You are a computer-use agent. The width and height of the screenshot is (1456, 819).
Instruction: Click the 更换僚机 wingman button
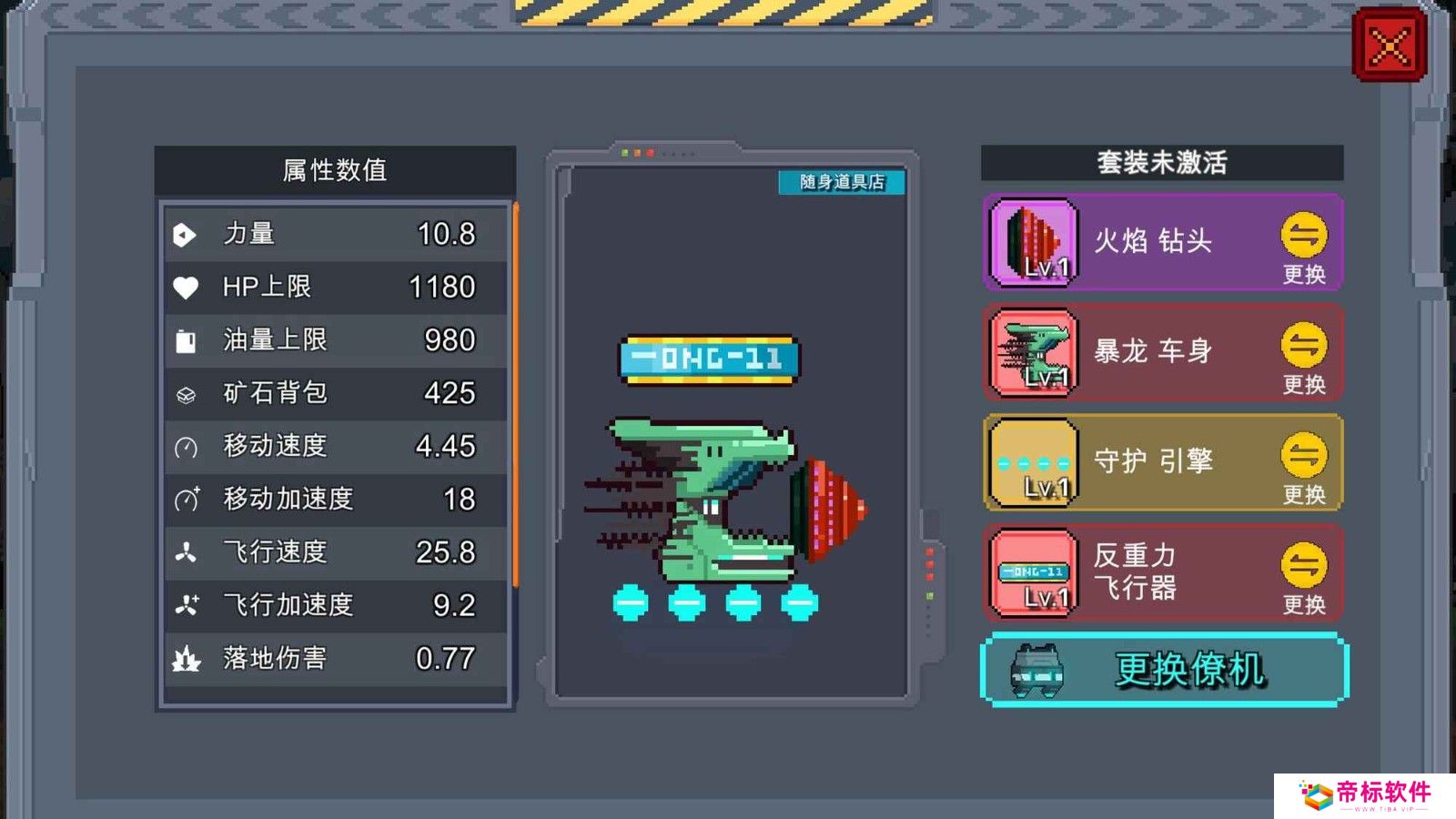(x=1164, y=670)
